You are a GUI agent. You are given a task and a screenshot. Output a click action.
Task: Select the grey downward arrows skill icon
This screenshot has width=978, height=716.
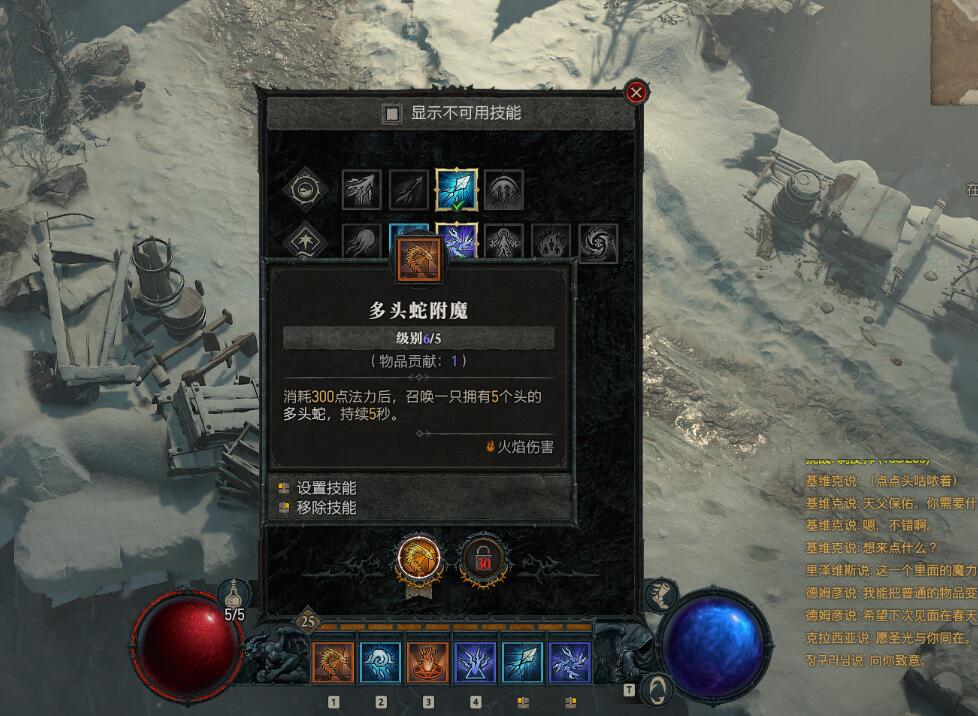point(362,189)
